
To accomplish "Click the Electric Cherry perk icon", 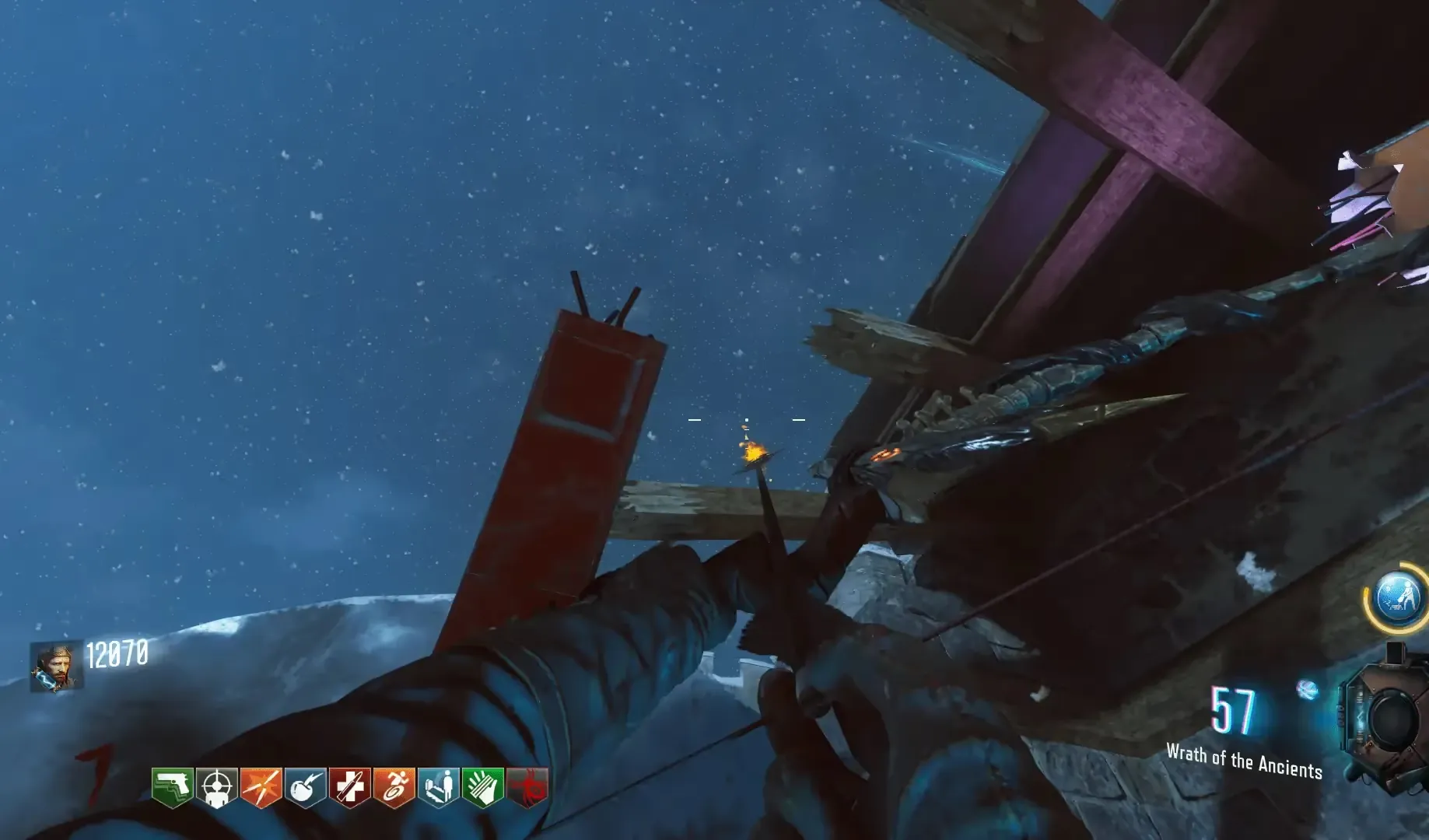I will [x=305, y=787].
